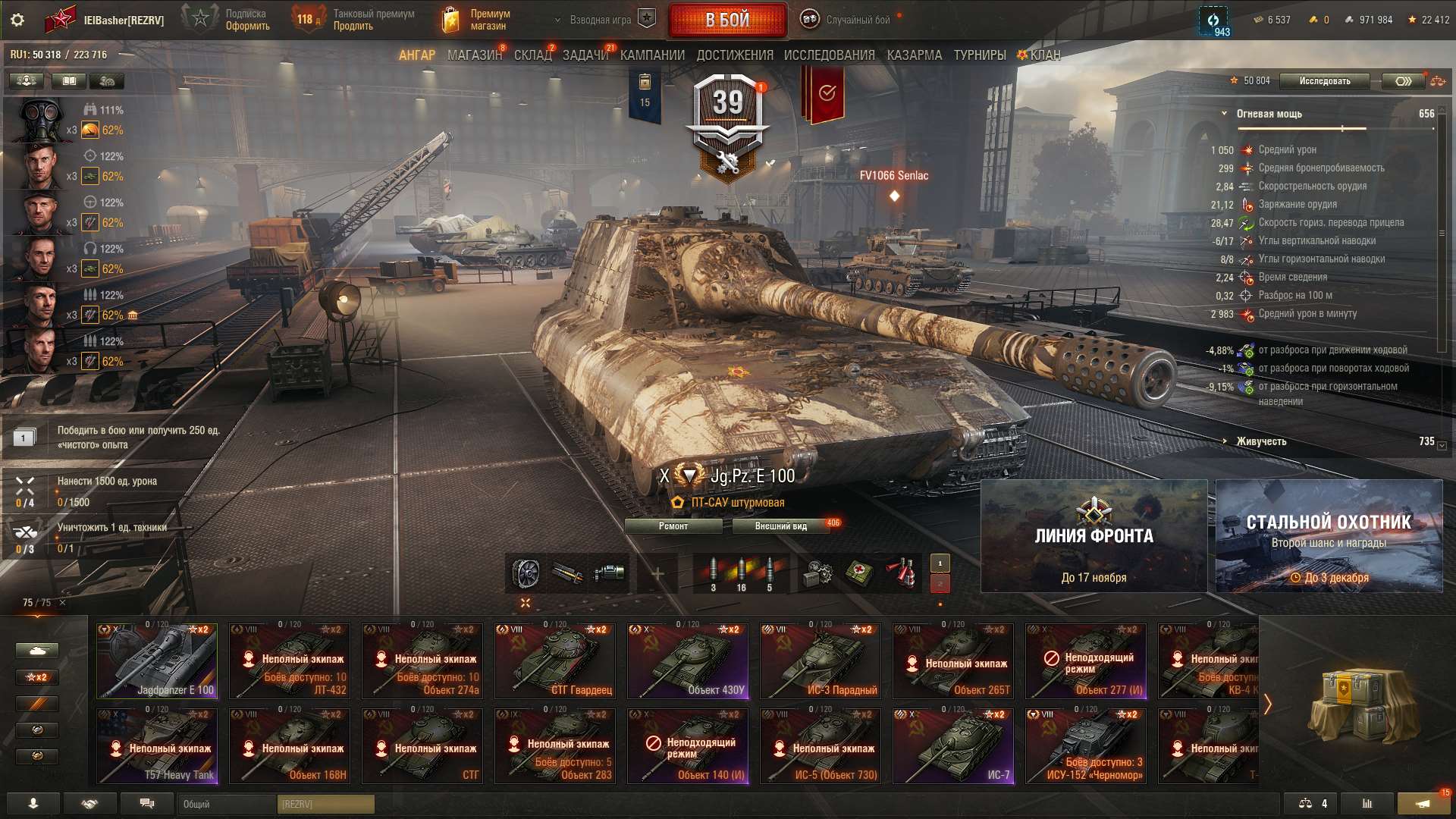Click the crew barracks recruit icon below crew list
The image size is (1456, 819).
[108, 80]
